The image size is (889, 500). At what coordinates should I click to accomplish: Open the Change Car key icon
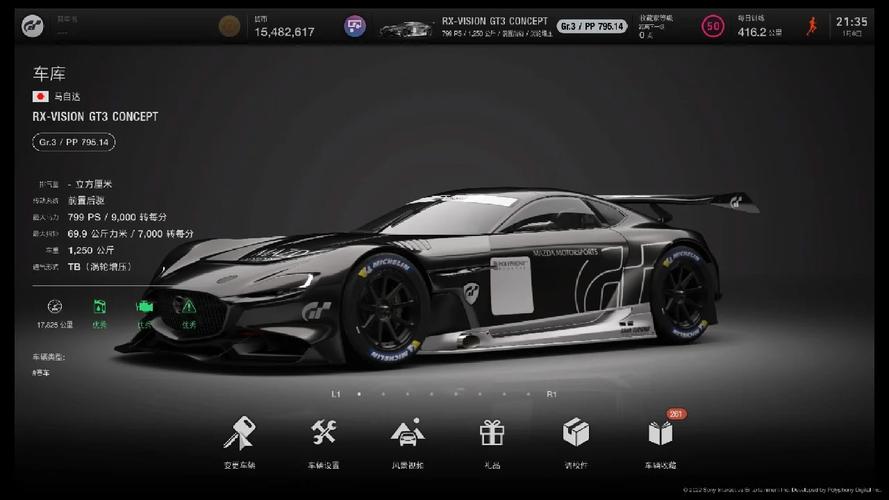[239, 433]
